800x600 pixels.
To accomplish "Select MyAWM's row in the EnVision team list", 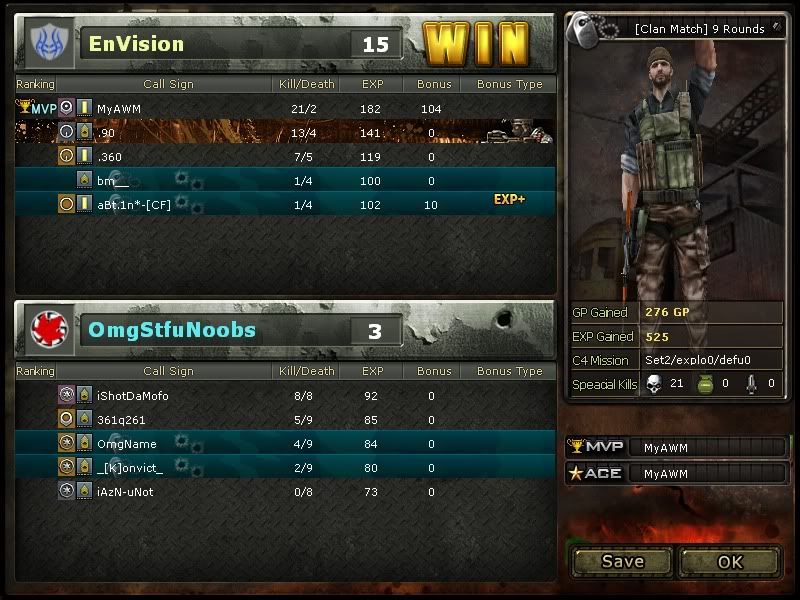I will pyautogui.click(x=284, y=108).
